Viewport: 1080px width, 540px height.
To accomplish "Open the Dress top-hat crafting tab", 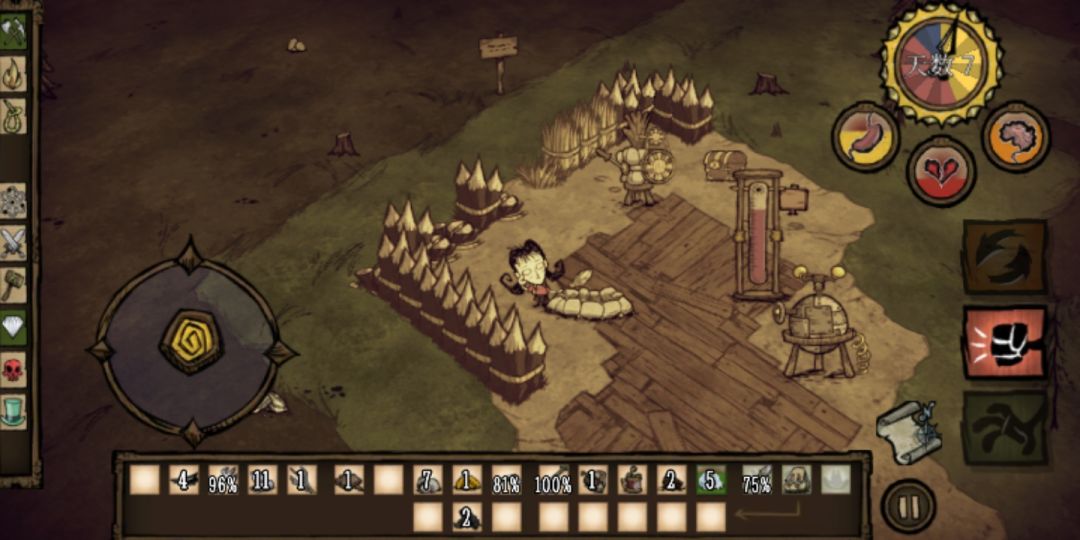I will point(14,411).
